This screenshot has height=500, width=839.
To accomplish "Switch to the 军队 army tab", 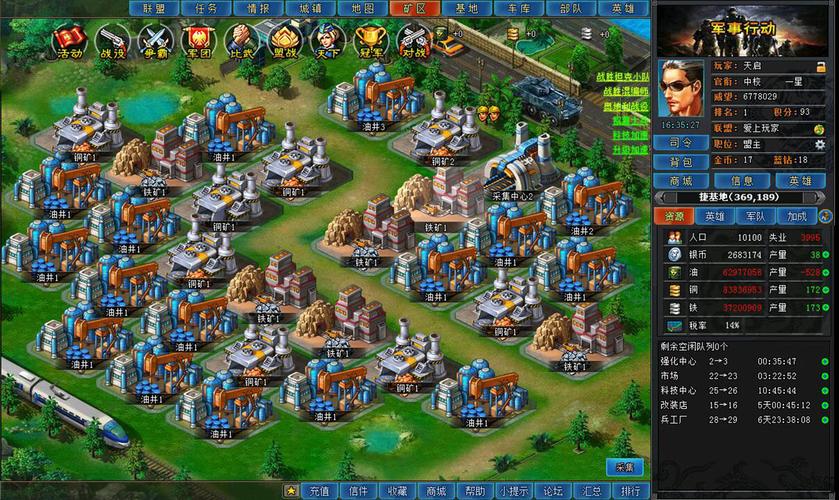I will point(756,216).
